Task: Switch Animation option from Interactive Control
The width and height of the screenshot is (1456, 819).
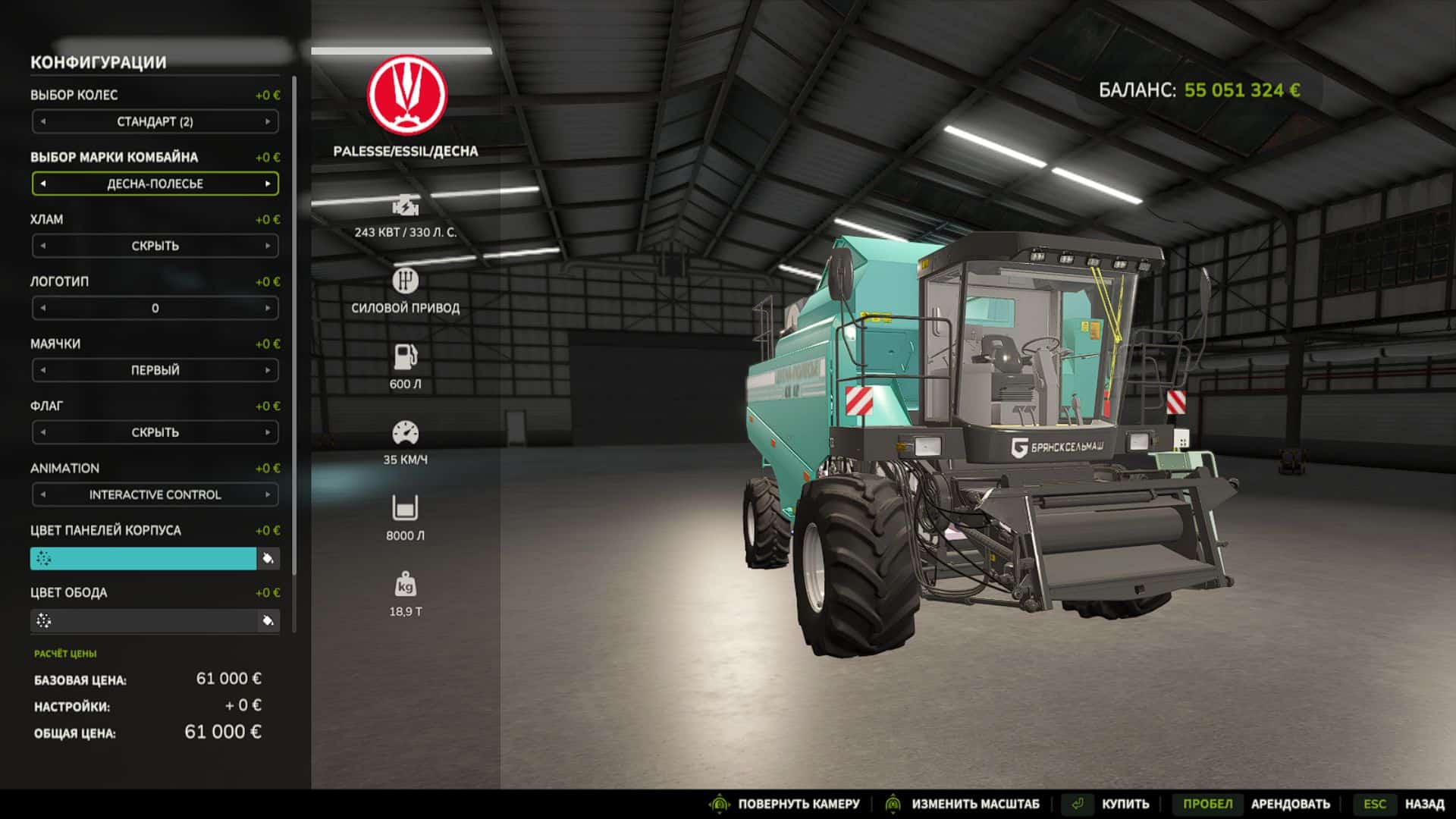Action: coord(268,494)
